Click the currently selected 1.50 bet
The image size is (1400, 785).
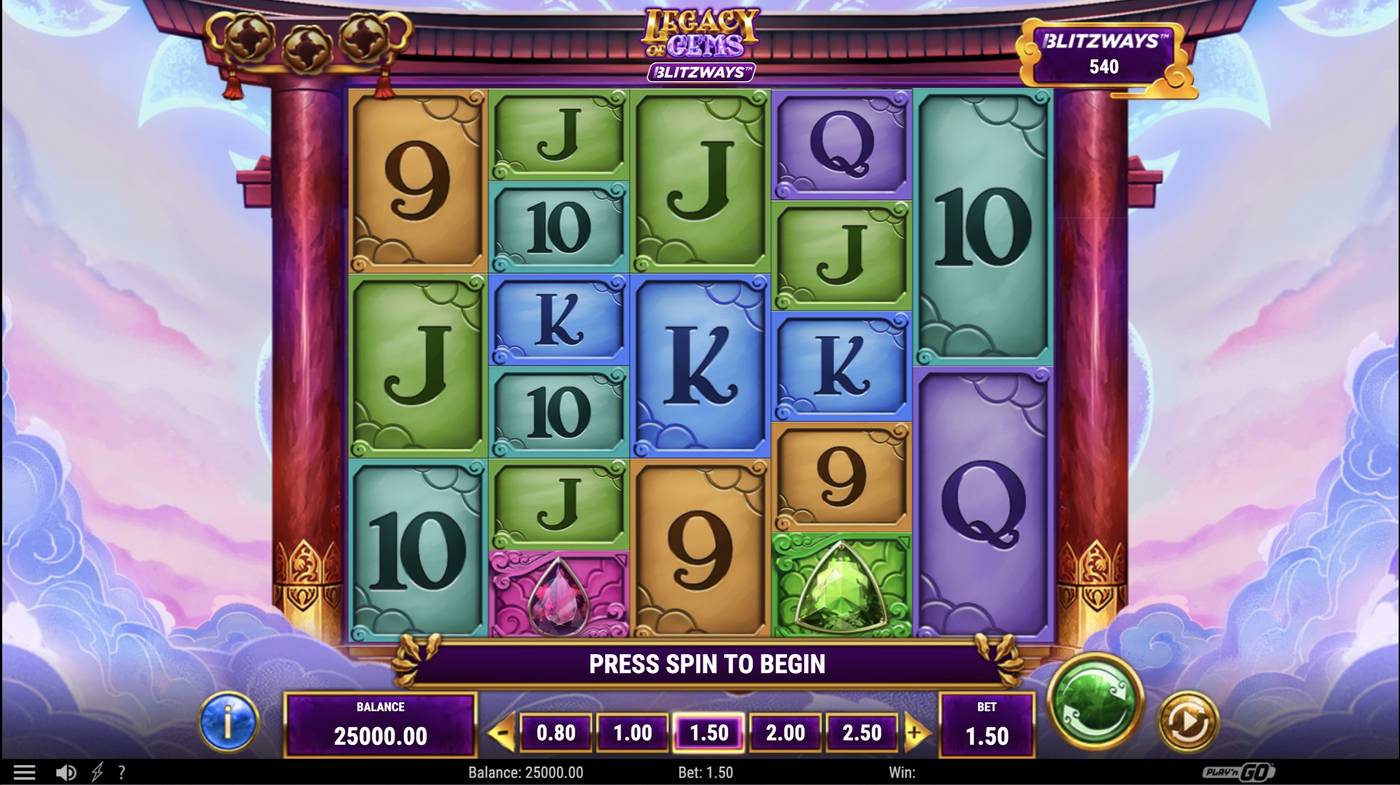tap(709, 732)
